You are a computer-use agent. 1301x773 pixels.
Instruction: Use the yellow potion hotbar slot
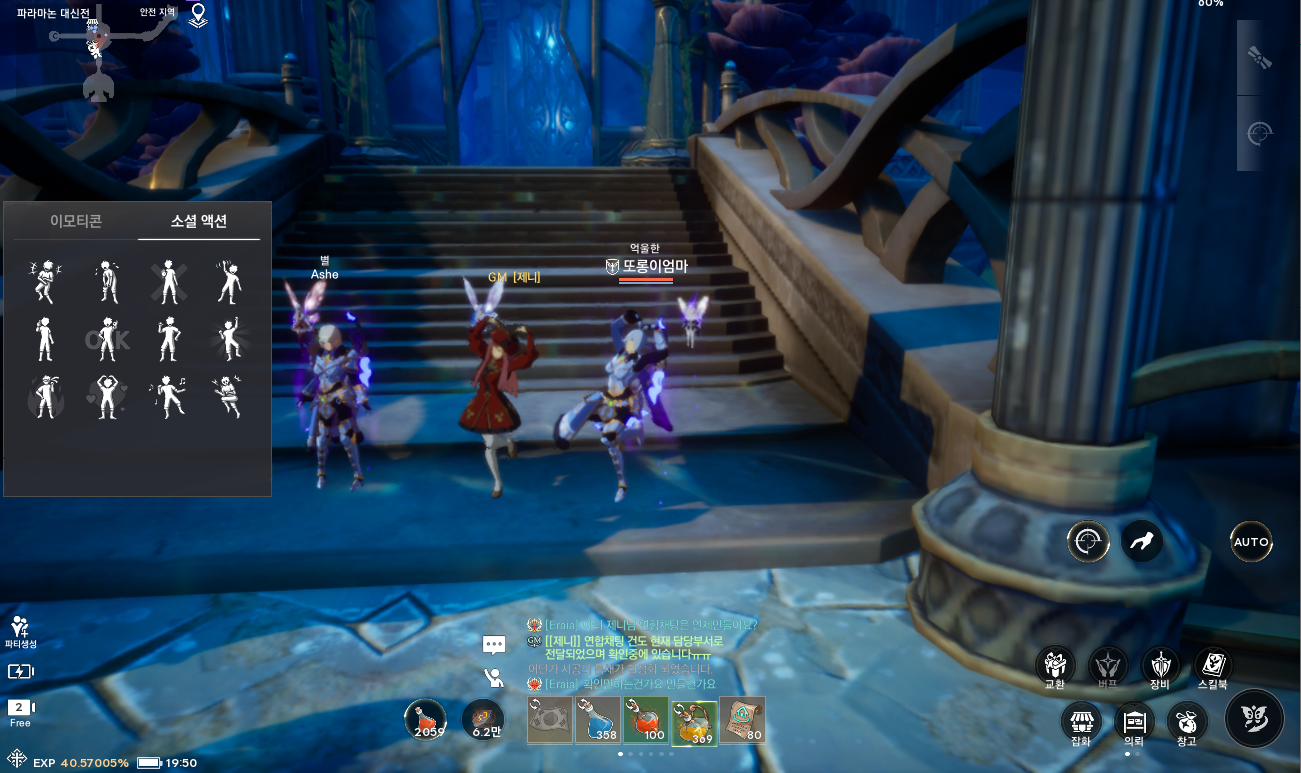tap(694, 720)
